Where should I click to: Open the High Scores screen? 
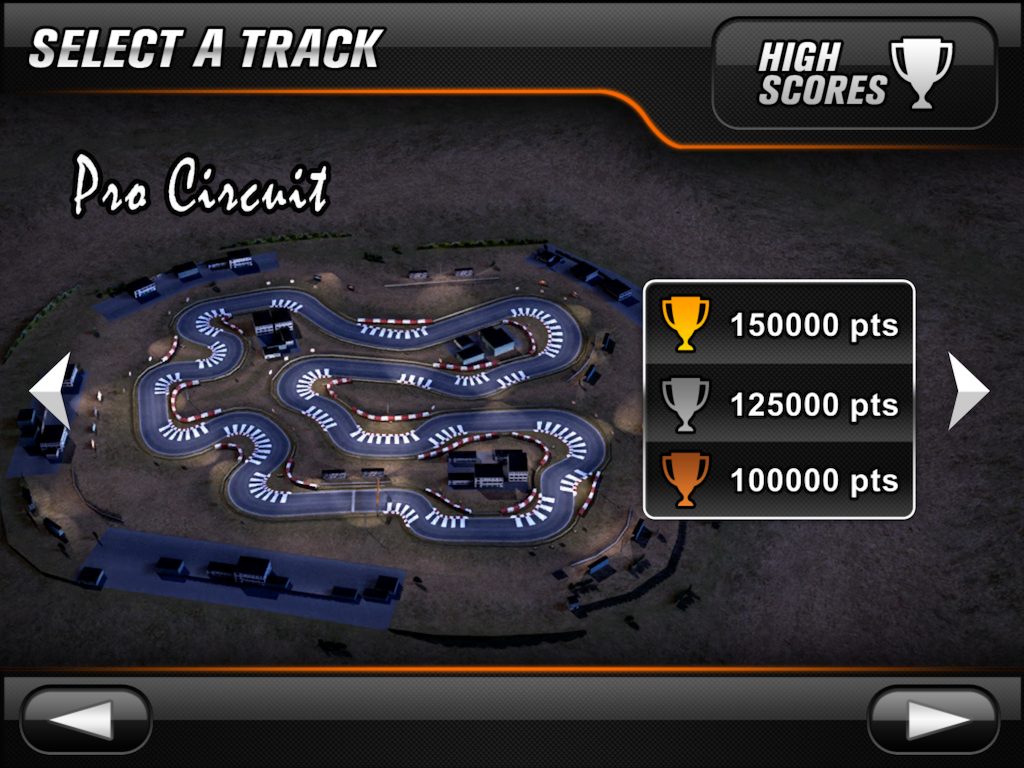854,73
